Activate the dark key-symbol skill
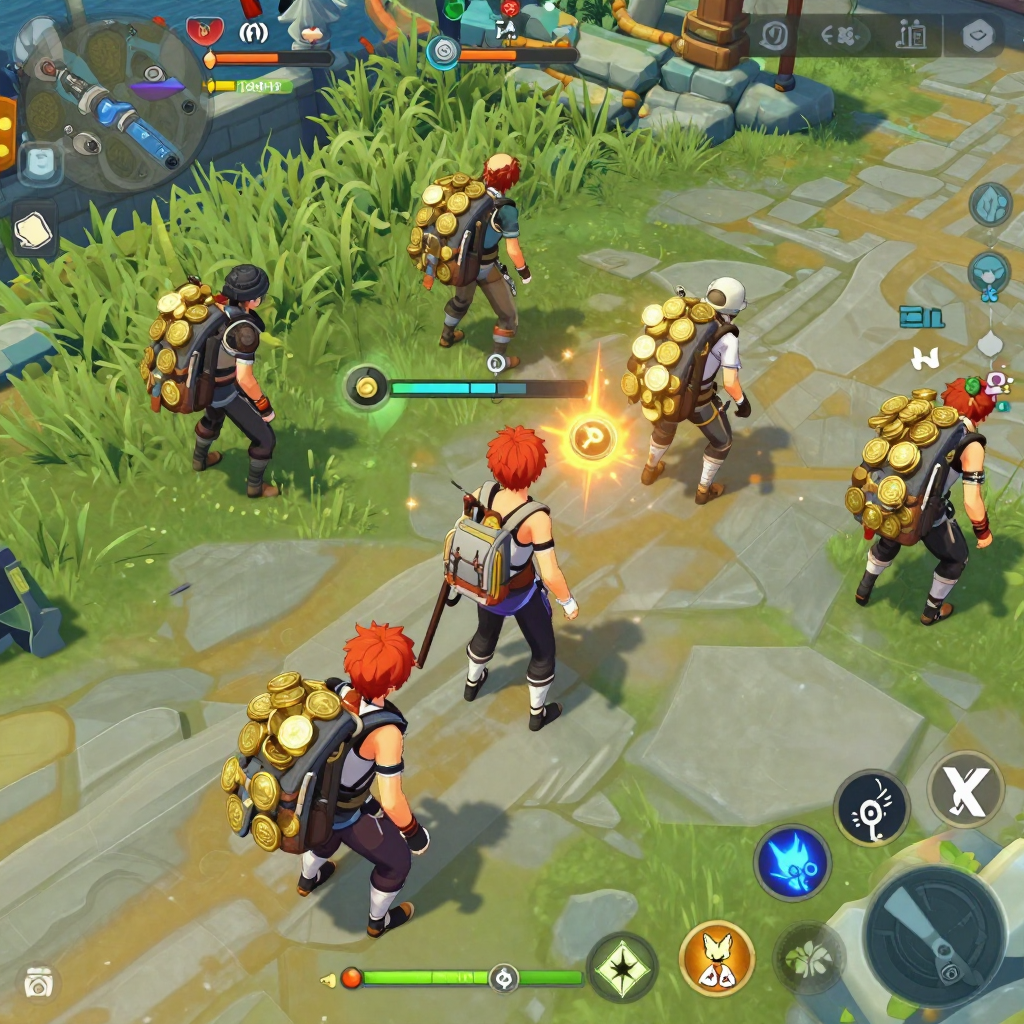Image resolution: width=1024 pixels, height=1024 pixels. [871, 807]
